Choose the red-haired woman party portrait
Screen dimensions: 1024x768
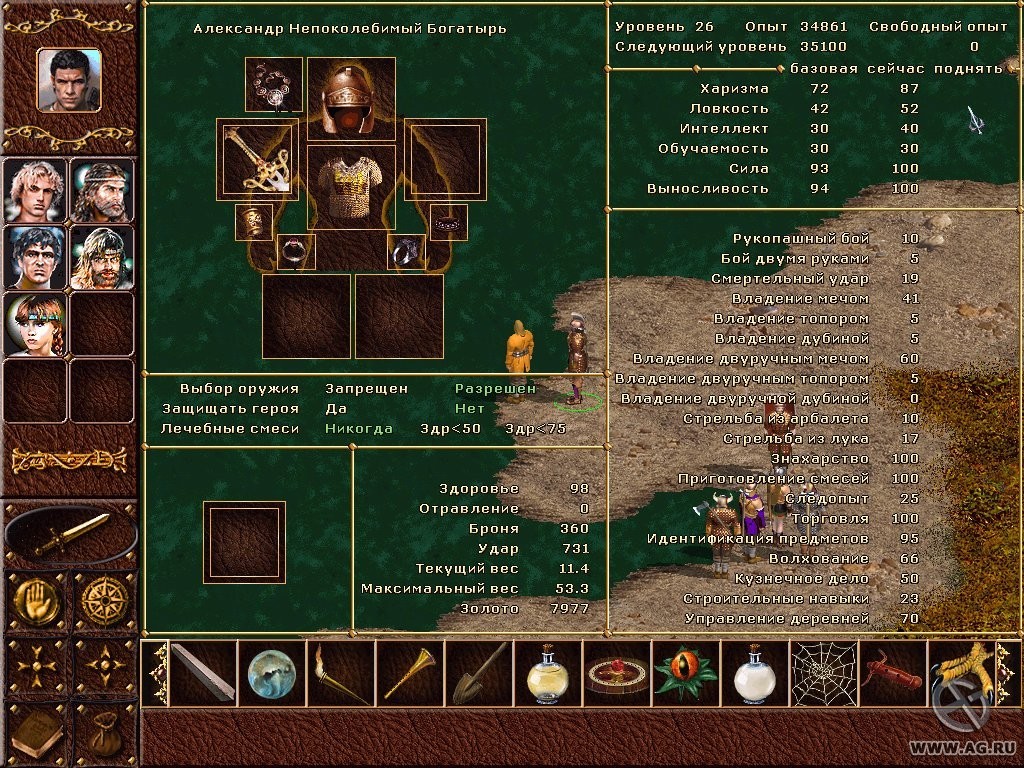click(35, 324)
